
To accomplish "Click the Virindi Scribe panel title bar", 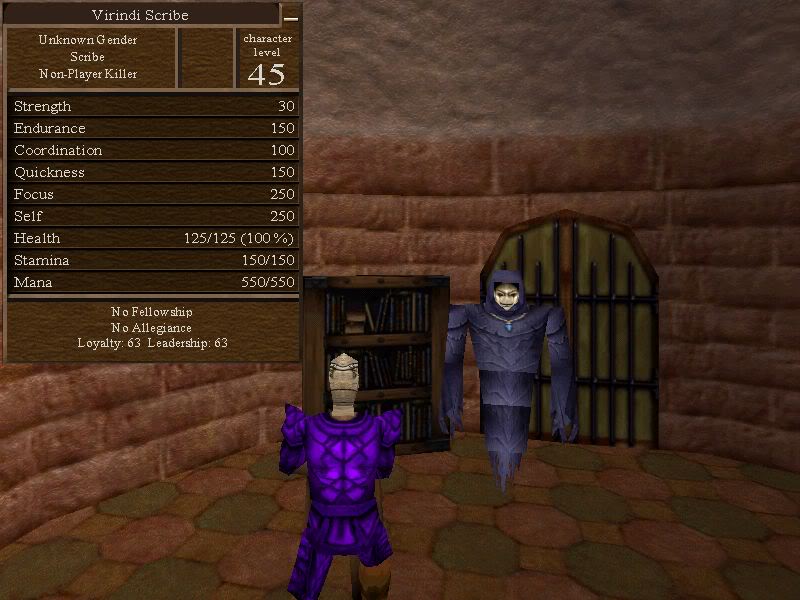I will coord(141,16).
